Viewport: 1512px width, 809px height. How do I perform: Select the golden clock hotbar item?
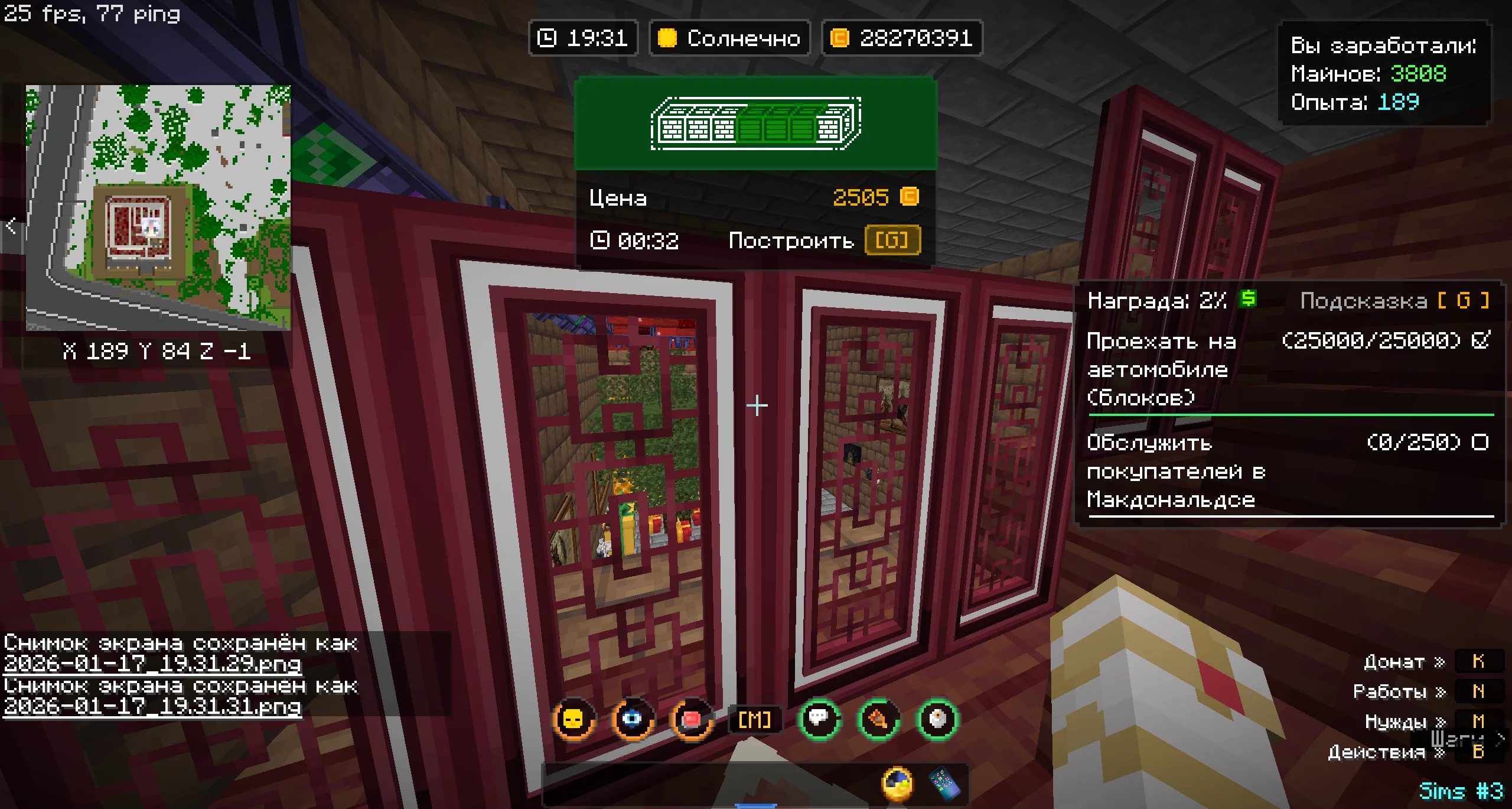click(x=897, y=784)
